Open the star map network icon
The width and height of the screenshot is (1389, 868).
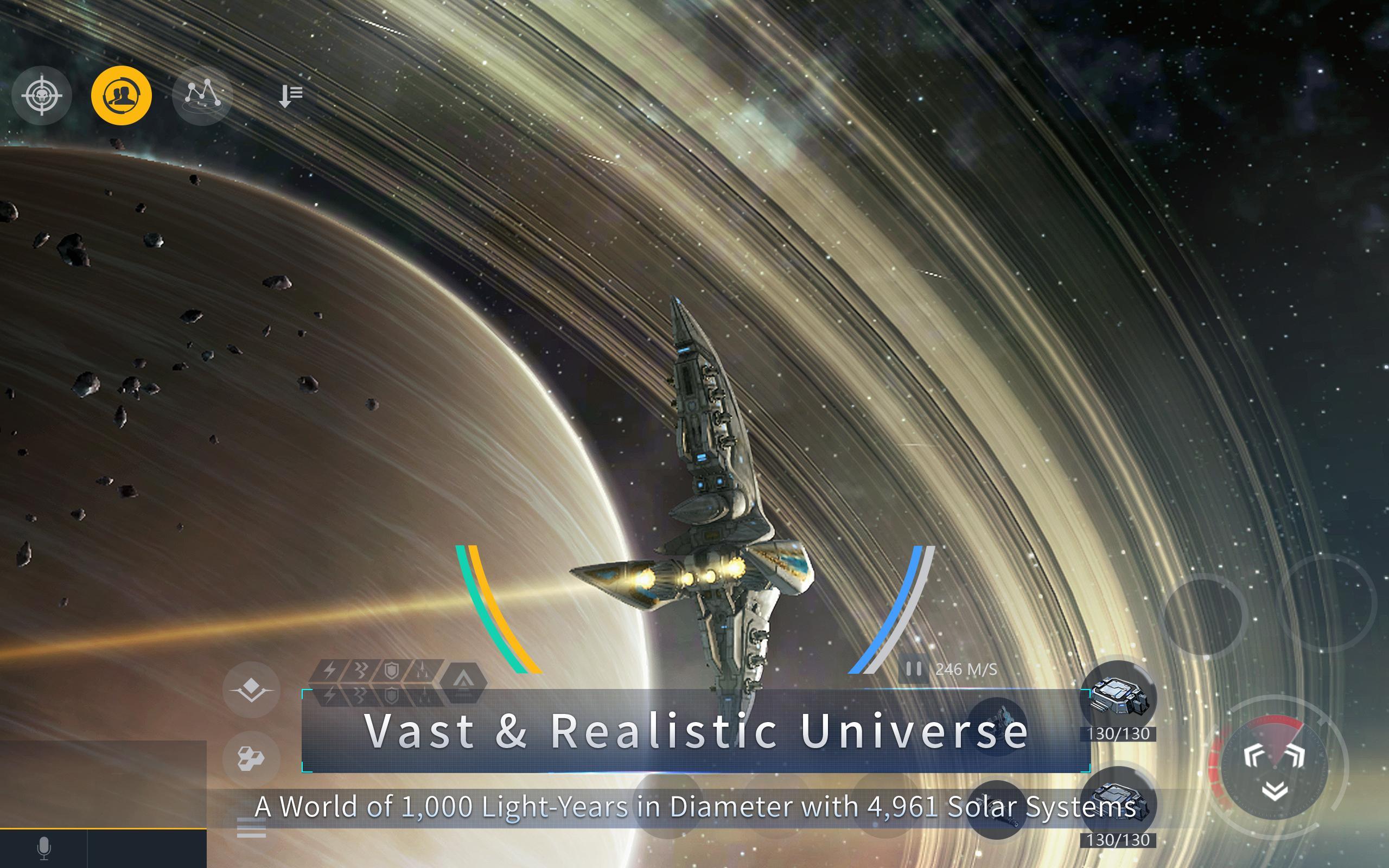(x=202, y=97)
